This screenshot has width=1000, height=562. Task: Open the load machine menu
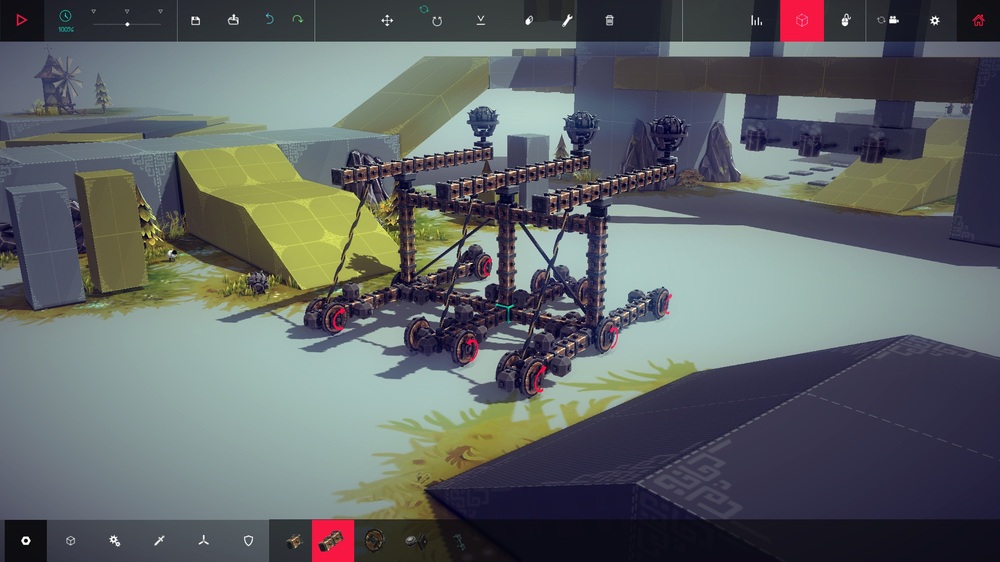pyautogui.click(x=233, y=20)
